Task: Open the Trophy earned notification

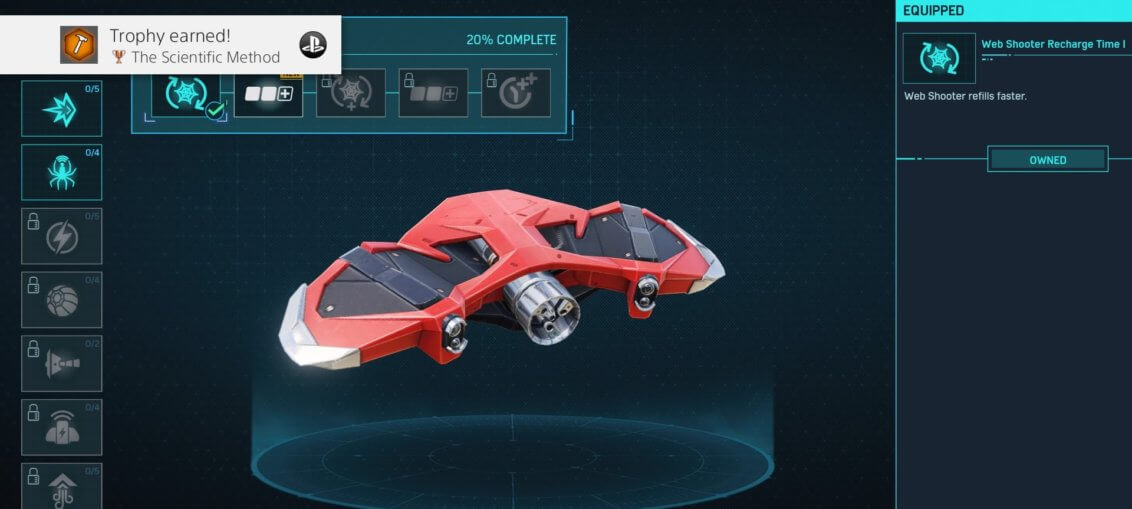Action: (171, 45)
